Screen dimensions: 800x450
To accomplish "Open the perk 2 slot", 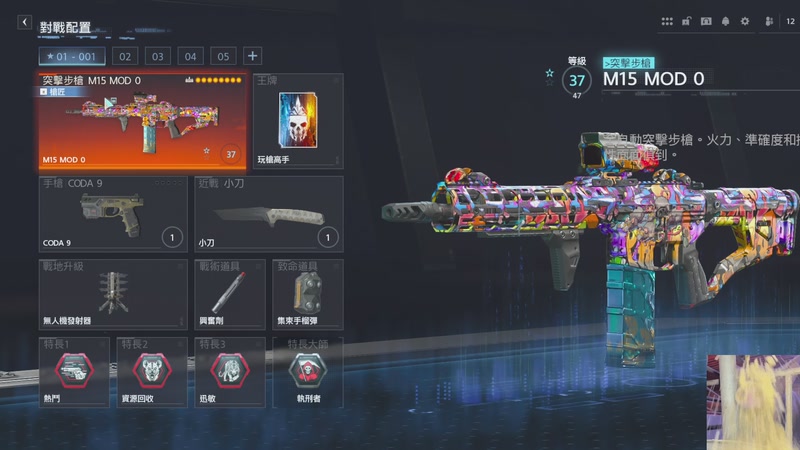I will click(x=151, y=372).
